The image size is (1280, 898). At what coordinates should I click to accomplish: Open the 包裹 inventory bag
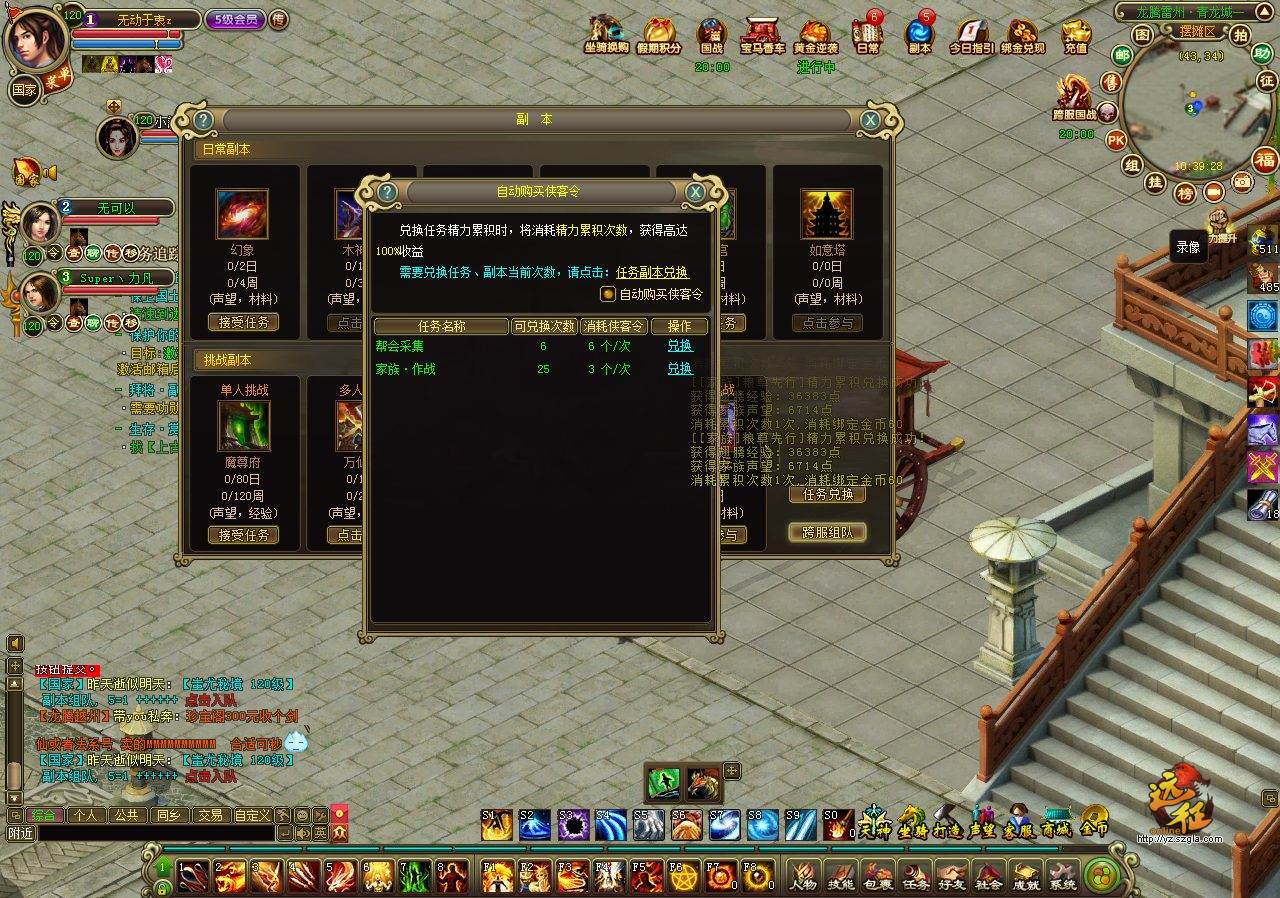[x=877, y=876]
